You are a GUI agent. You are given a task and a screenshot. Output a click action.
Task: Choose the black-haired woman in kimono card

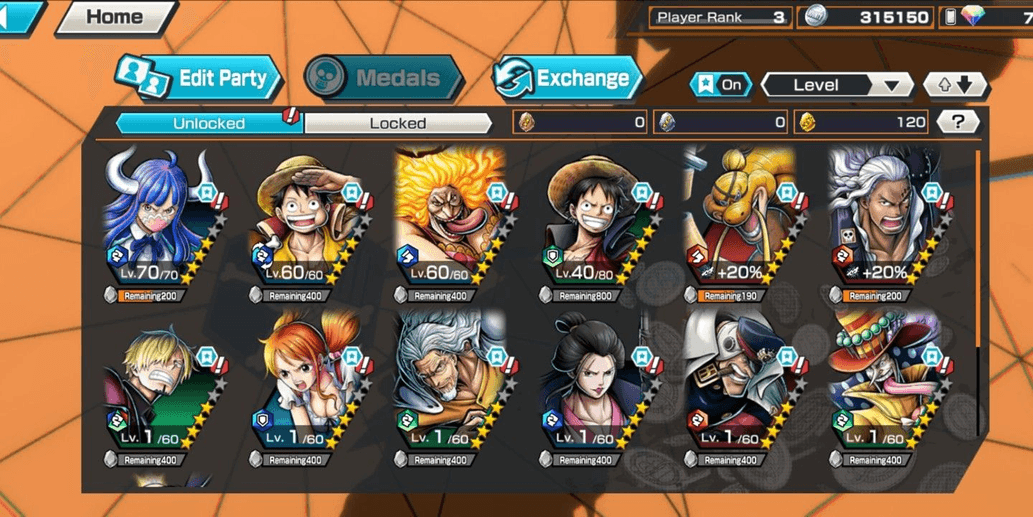[x=594, y=386]
